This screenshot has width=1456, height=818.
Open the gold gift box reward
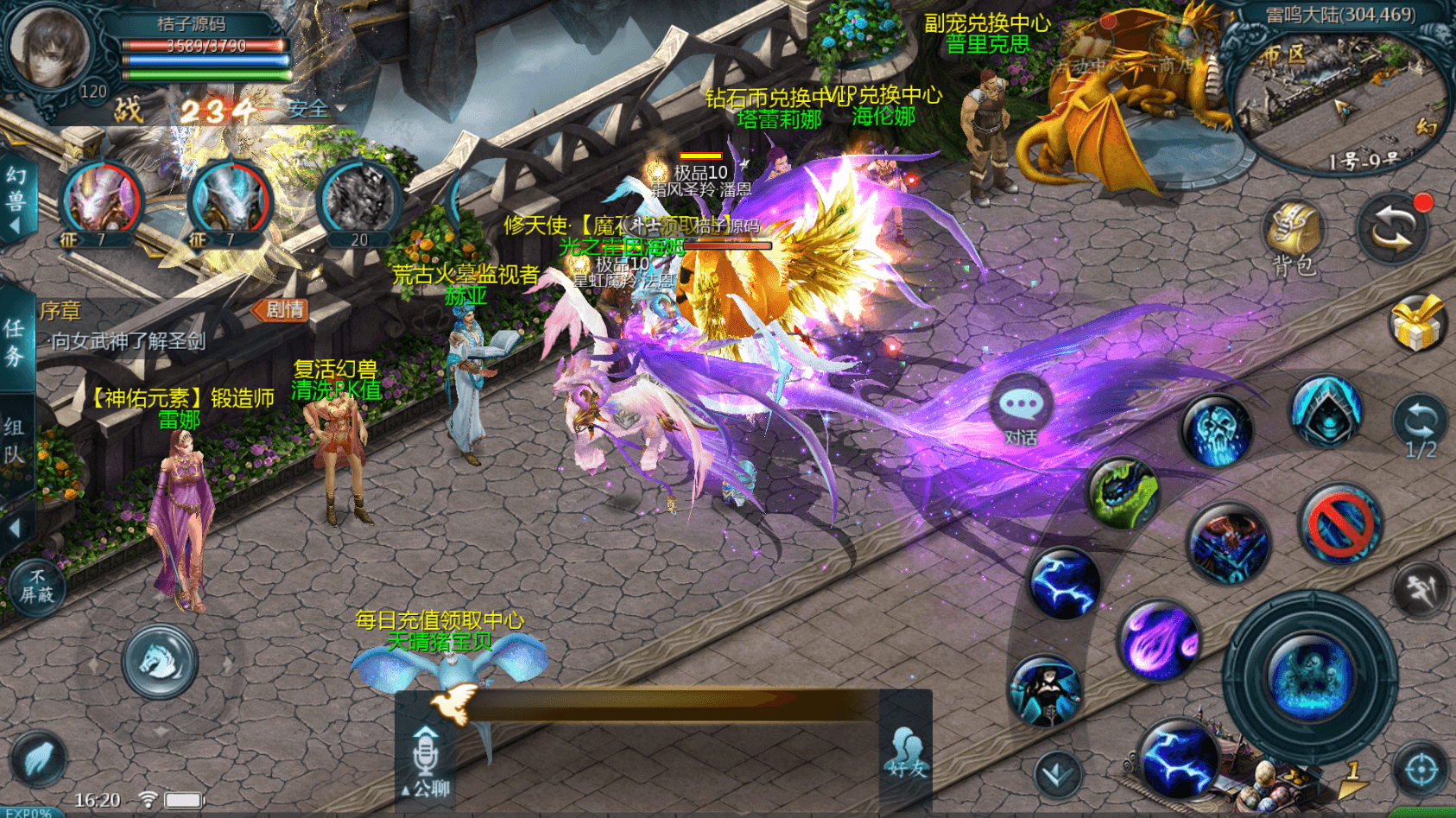[1417, 324]
